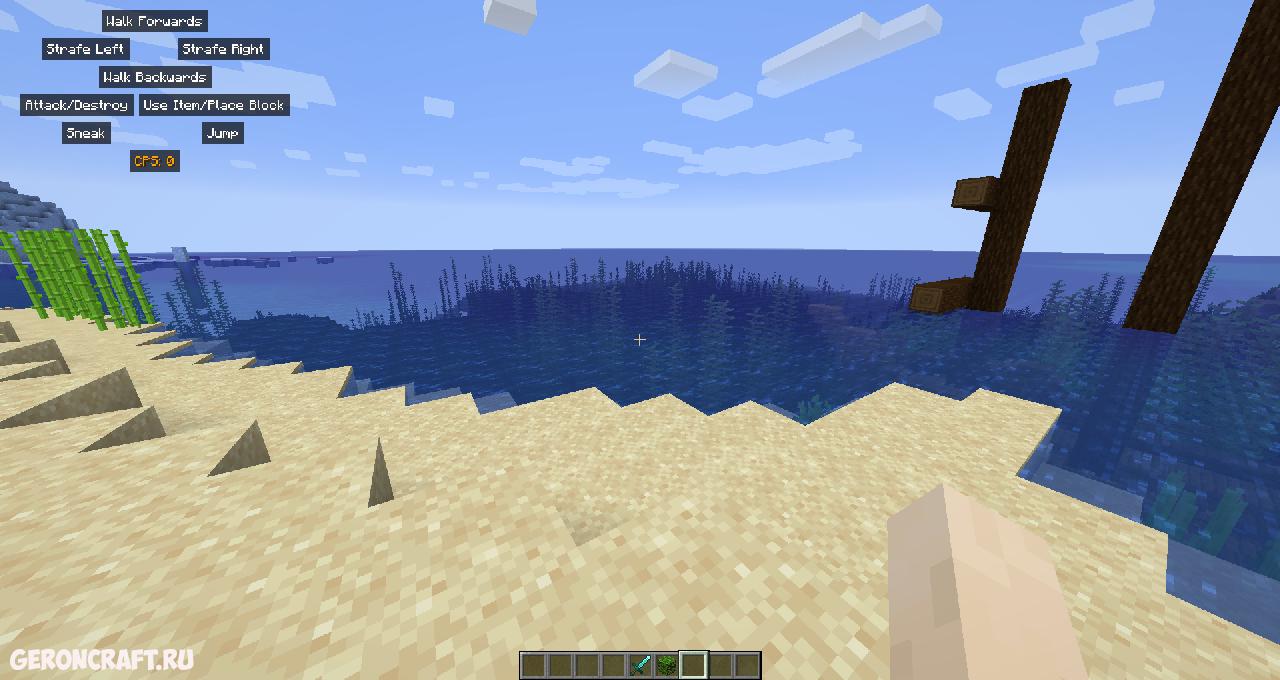Click the Attack/Destroy key label
1280x680 pixels.
pyautogui.click(x=76, y=105)
